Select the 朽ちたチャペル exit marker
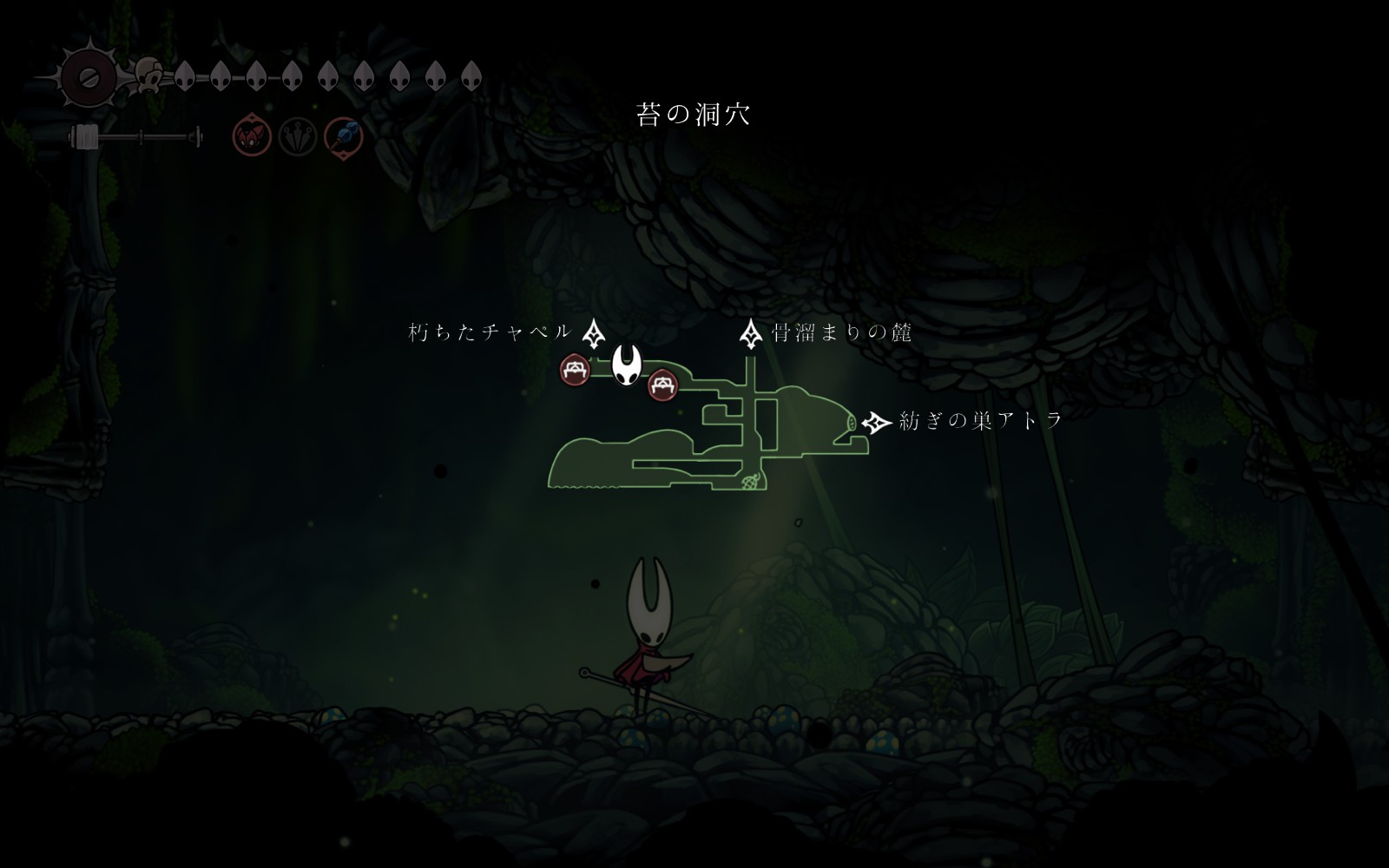Screen dimensions: 1389x868 593,332
